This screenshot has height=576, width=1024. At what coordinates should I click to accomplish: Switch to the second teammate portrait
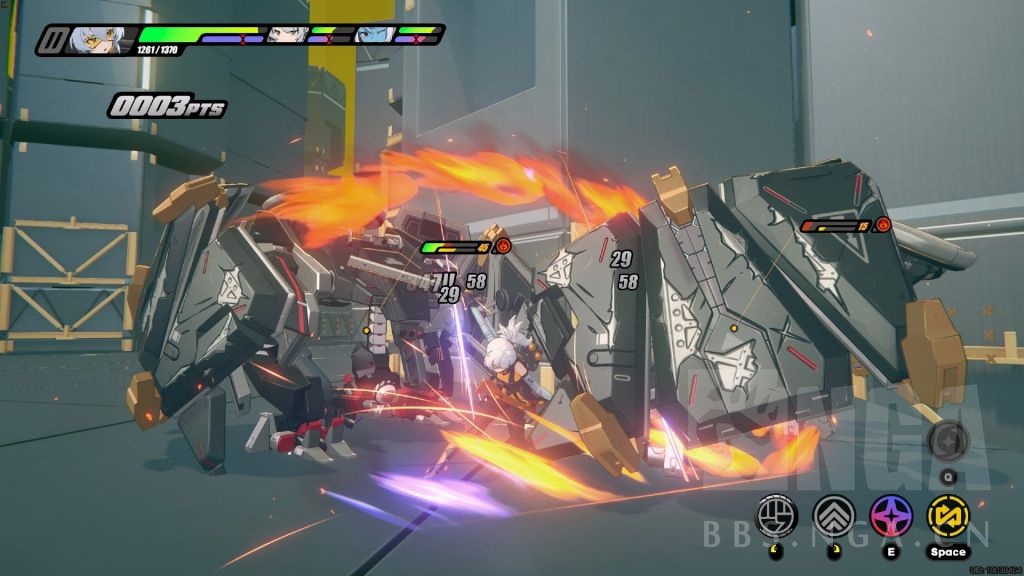tap(287, 35)
